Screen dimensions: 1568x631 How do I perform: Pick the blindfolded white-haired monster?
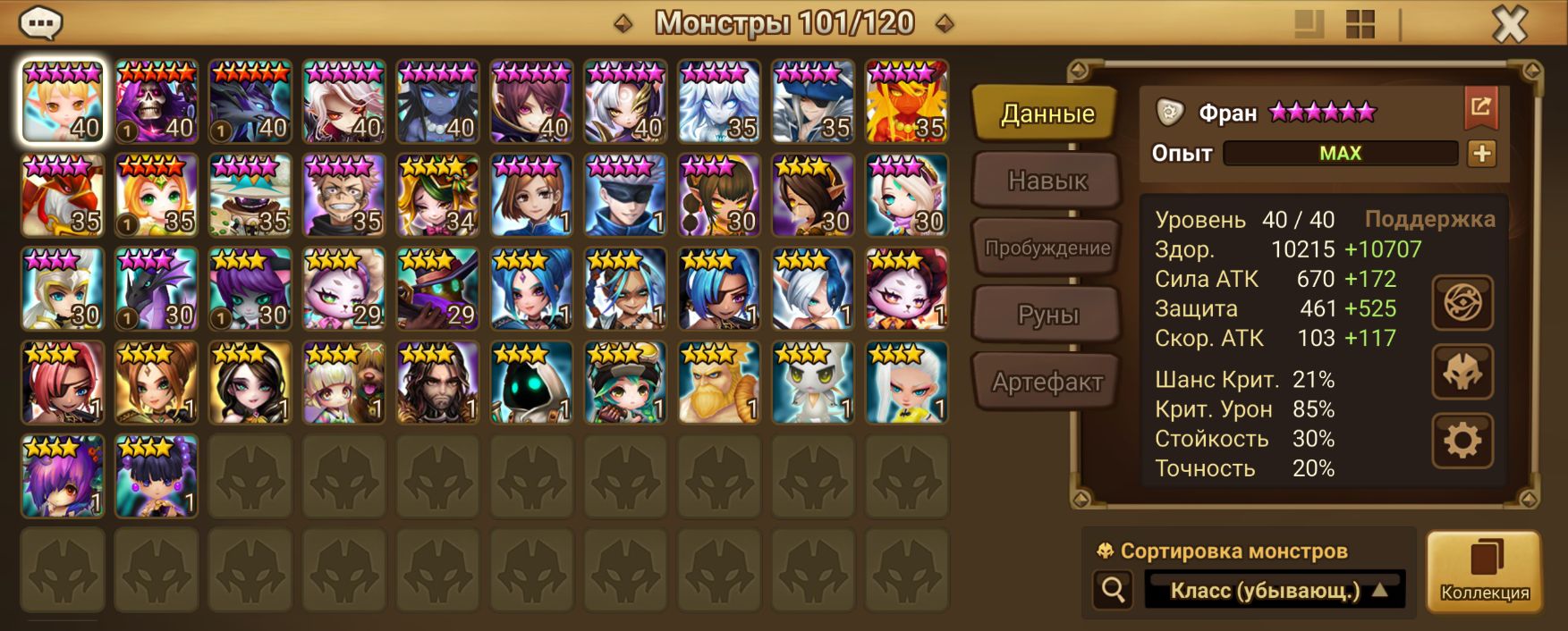[x=625, y=195]
